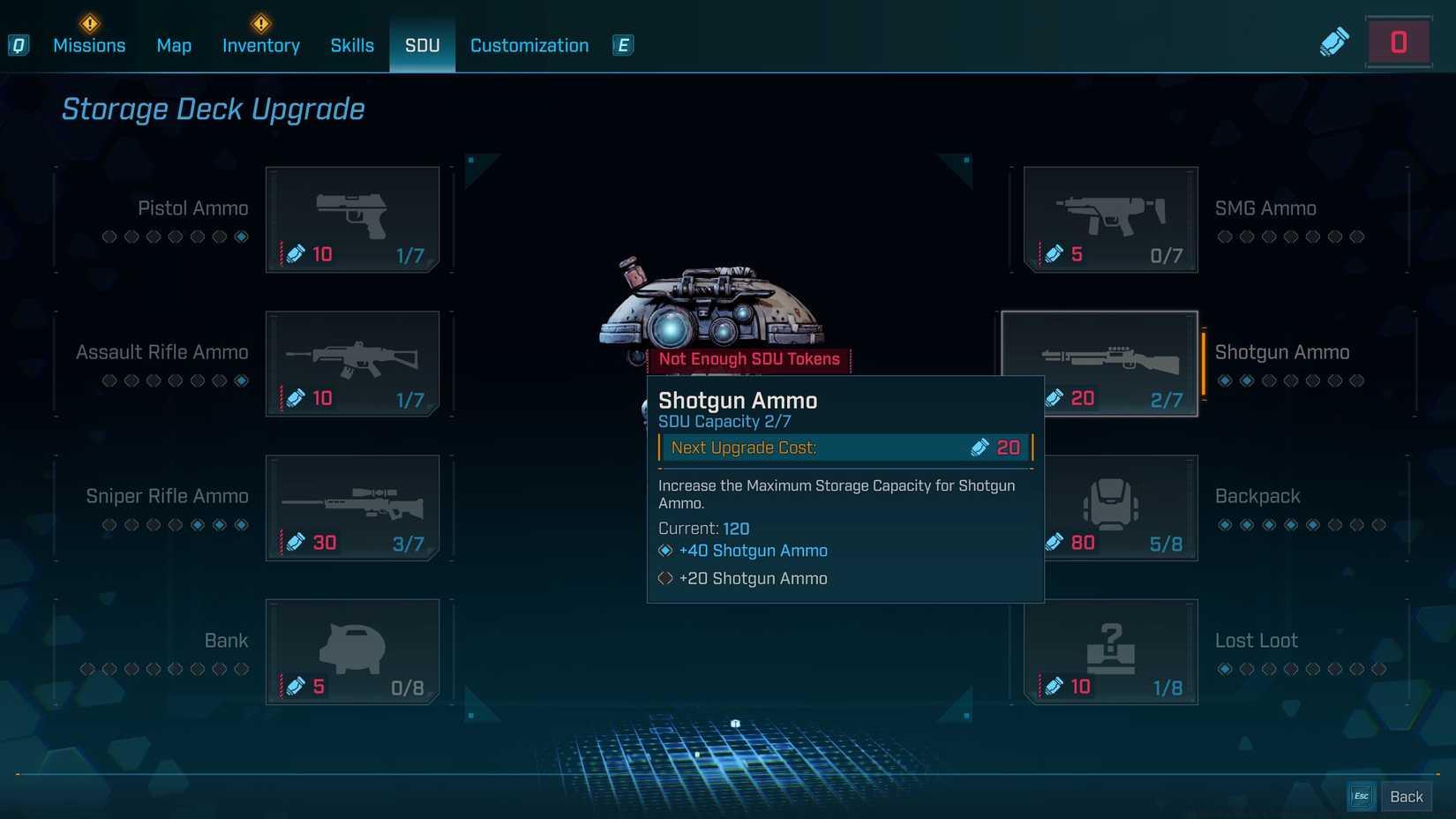Click the SDU token counter top right

point(1398,41)
